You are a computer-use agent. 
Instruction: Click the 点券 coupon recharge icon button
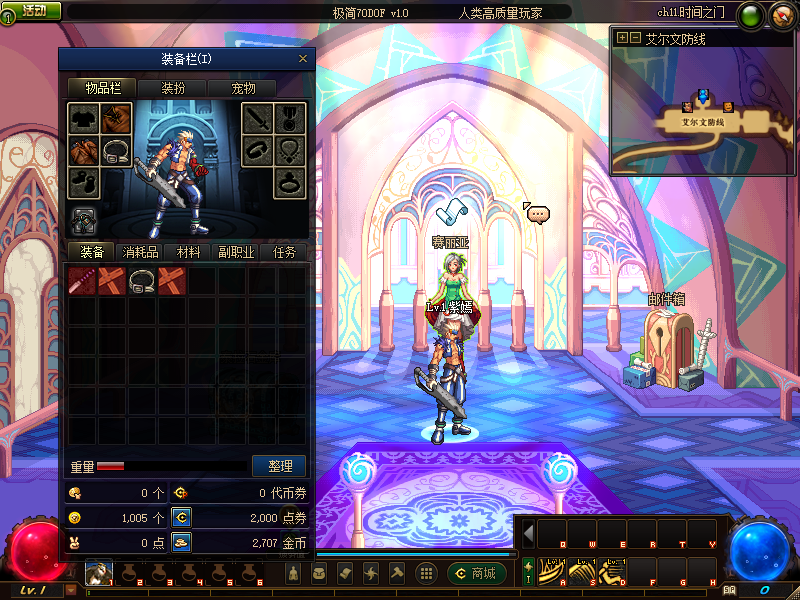tap(181, 517)
